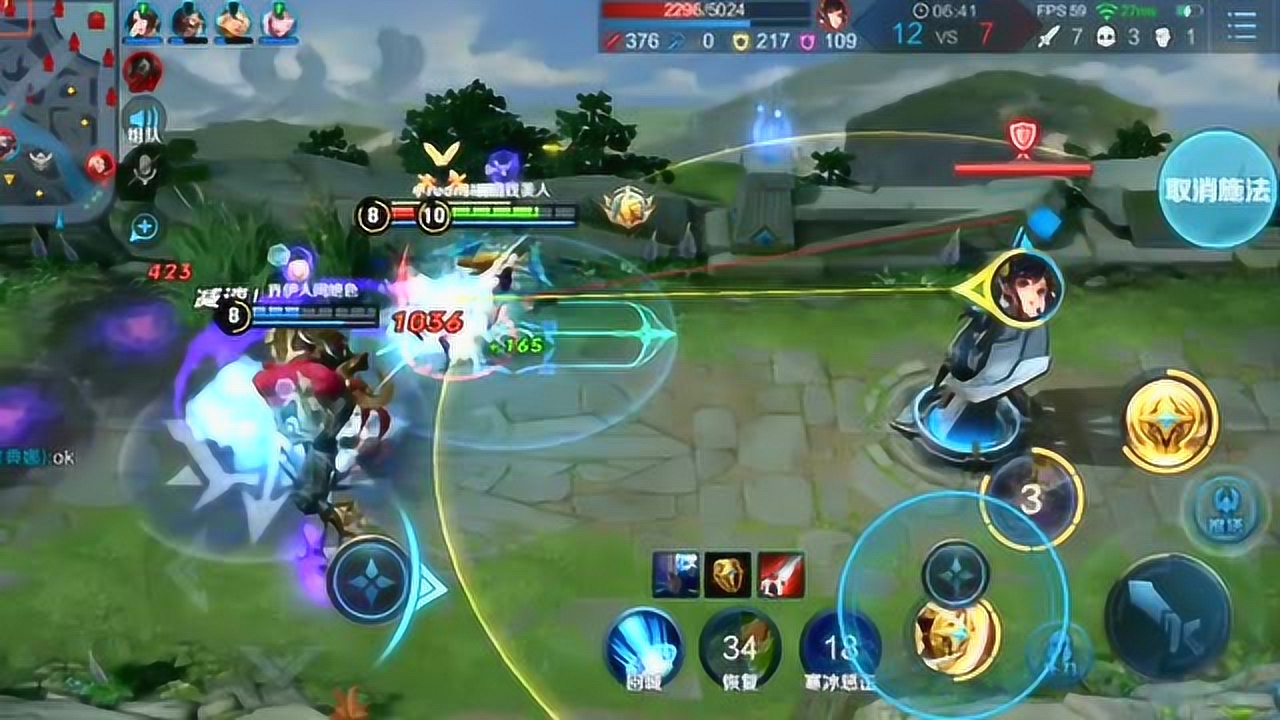
Task: Tap the 取消施法 cancel-cast button
Action: click(x=1216, y=188)
